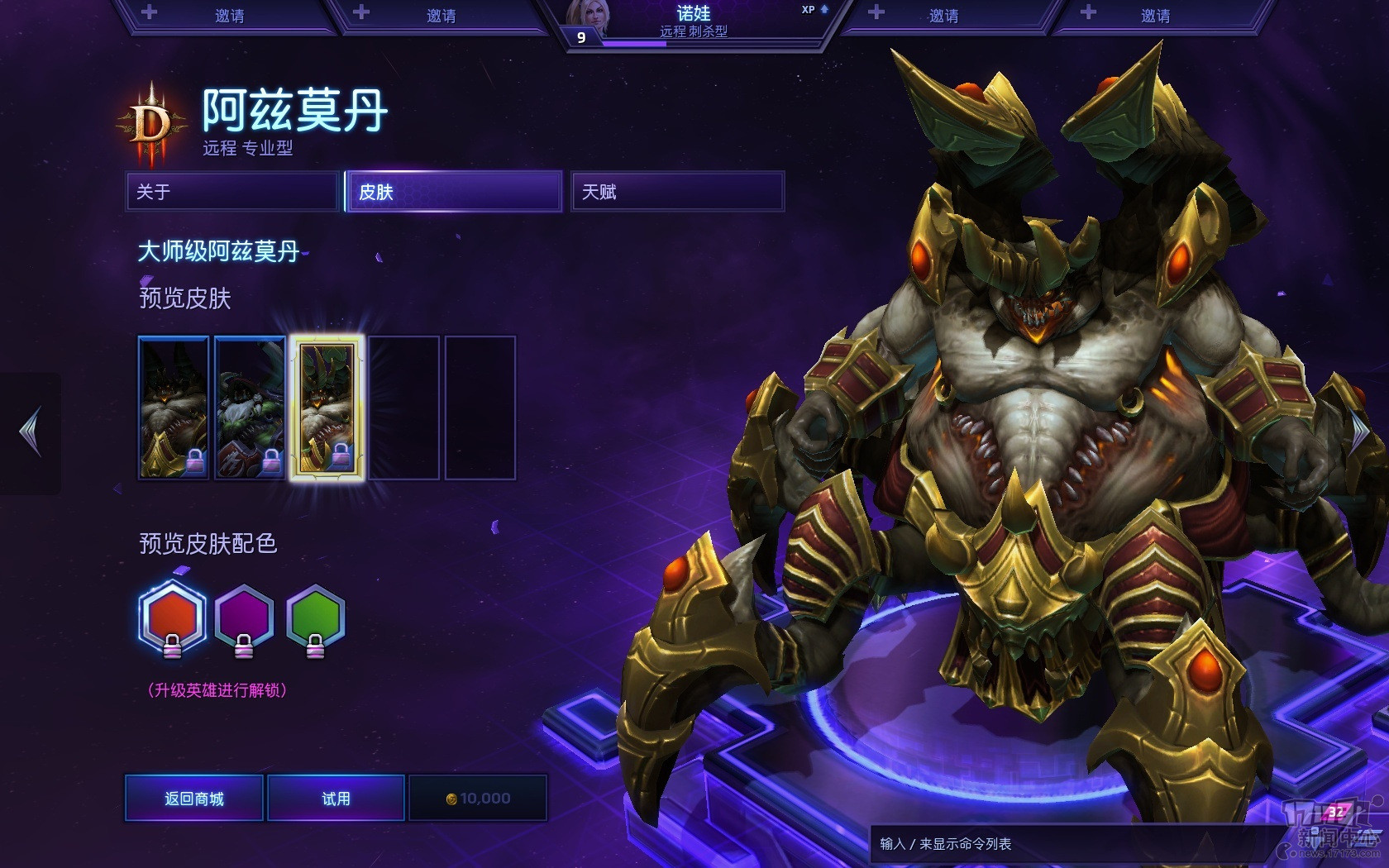The height and width of the screenshot is (868, 1389).
Task: Focus the chat command input box
Action: pos(1075,844)
